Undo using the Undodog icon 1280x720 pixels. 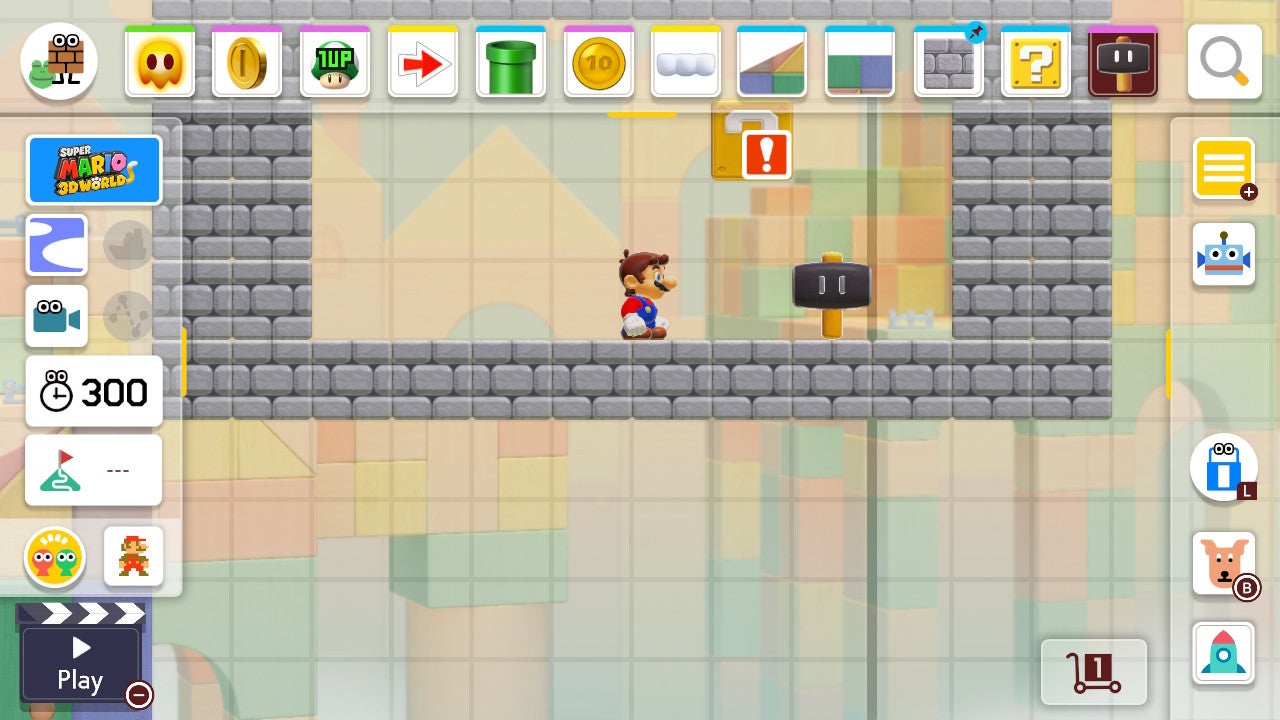coord(1224,563)
